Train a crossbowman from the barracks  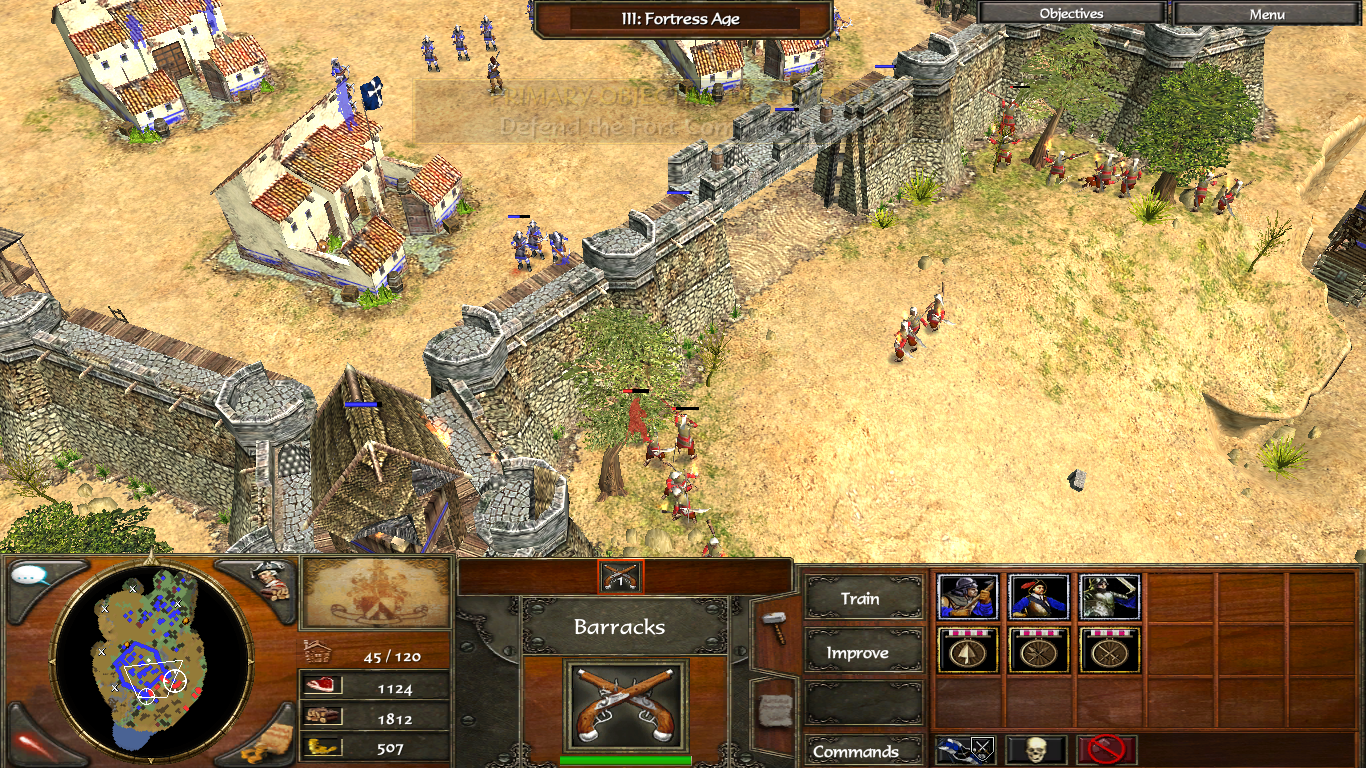(968, 597)
